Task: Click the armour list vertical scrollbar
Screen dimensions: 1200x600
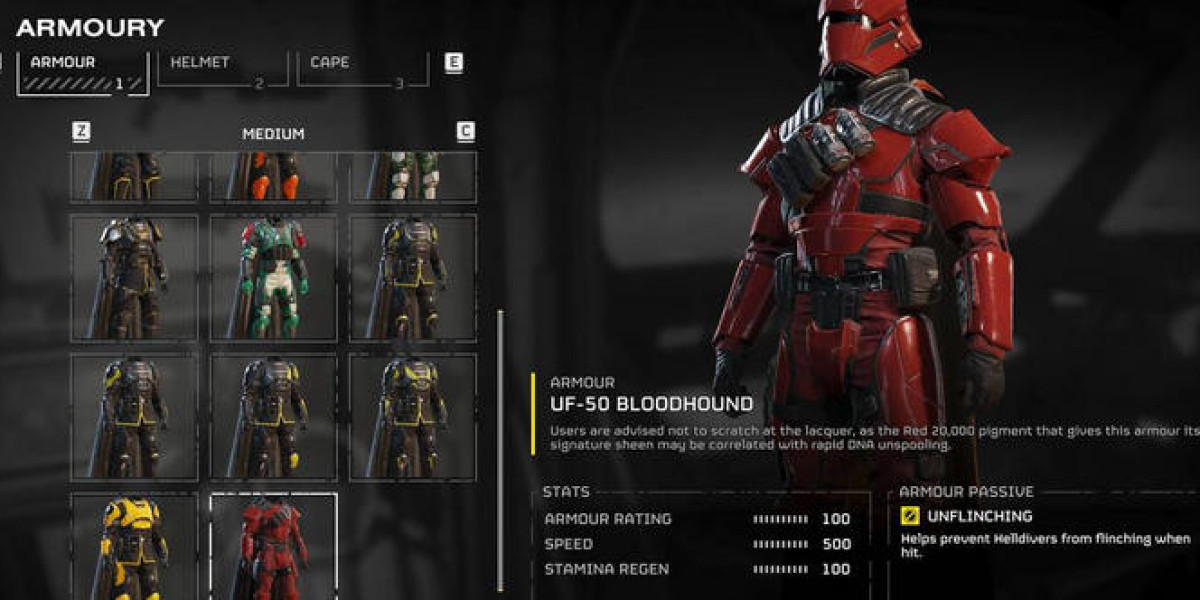Action: click(x=501, y=450)
